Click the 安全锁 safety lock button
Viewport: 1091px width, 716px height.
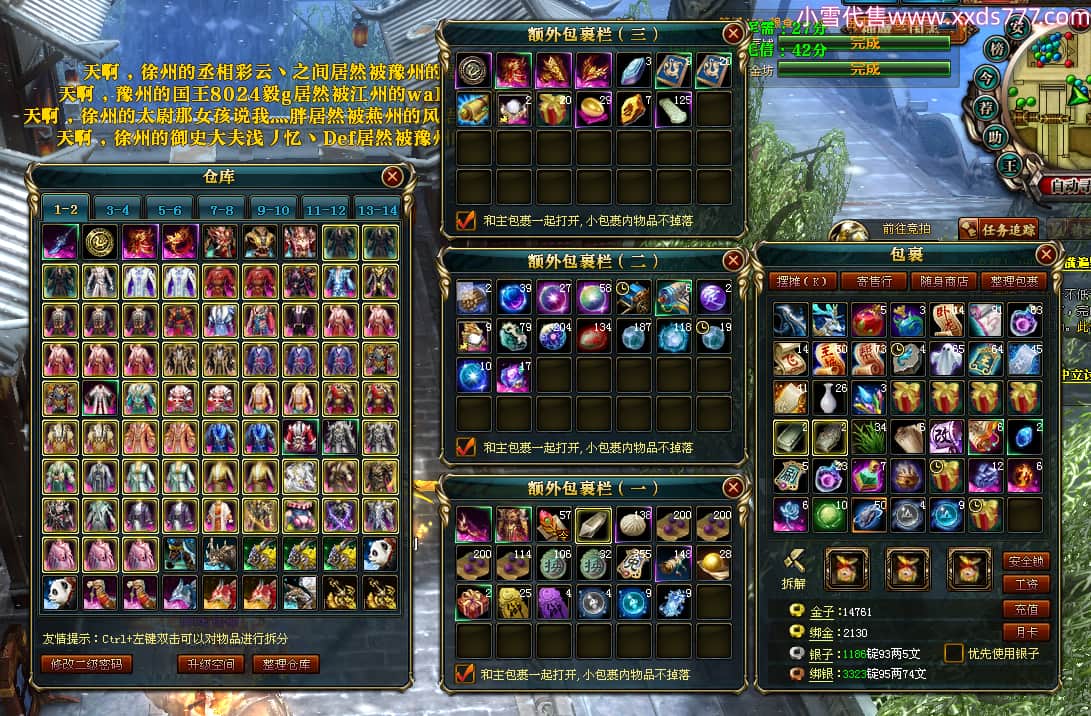[x=1026, y=561]
